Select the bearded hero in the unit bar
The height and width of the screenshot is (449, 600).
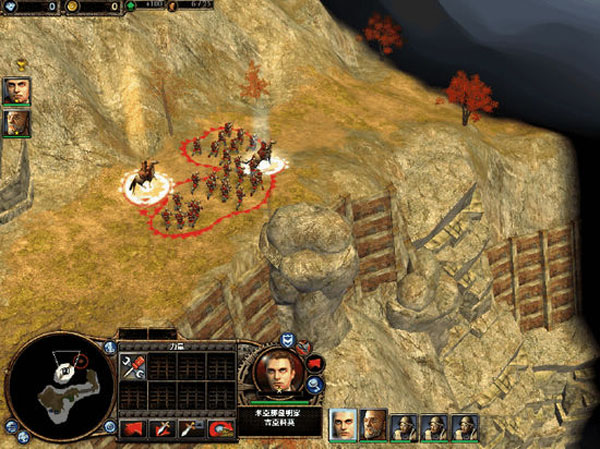pyautogui.click(x=374, y=425)
